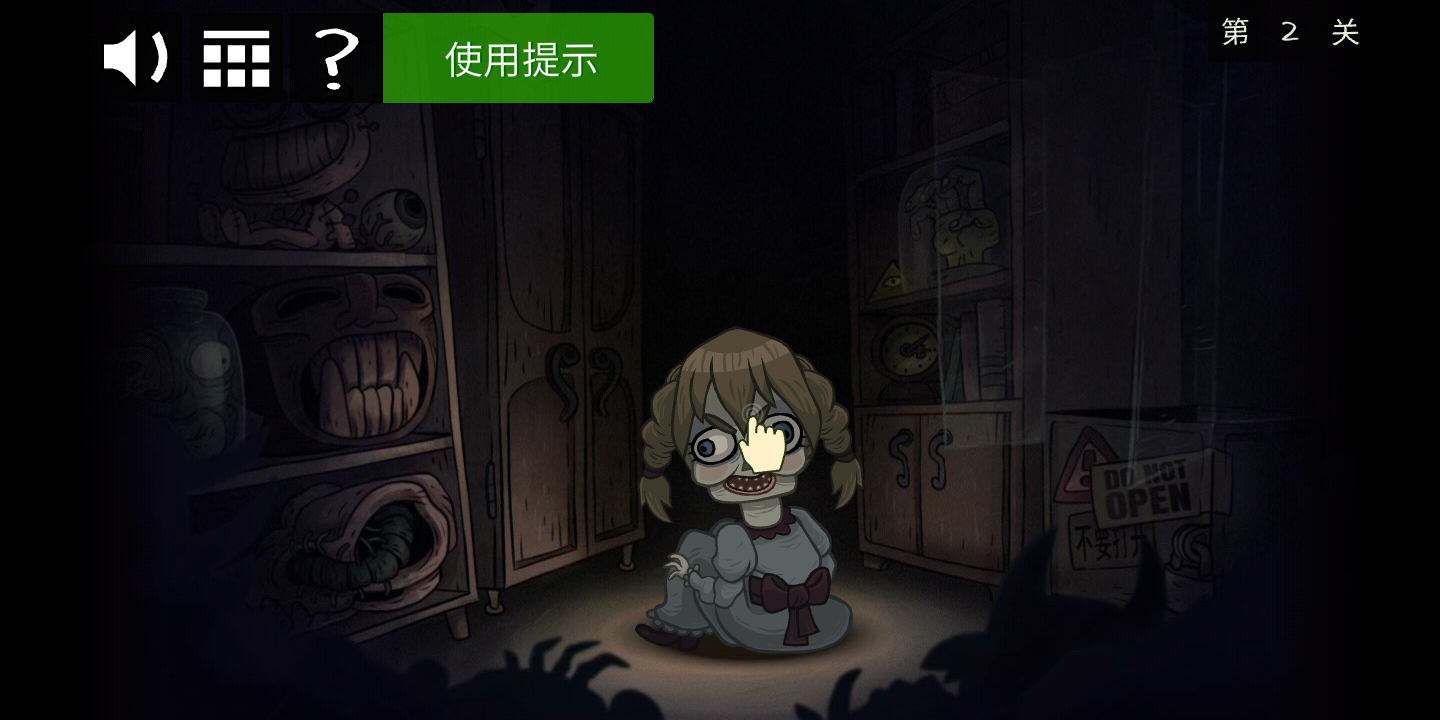This screenshot has height=720, width=1440.
Task: Click the 第 2 关 level indicator
Action: (x=1288, y=32)
